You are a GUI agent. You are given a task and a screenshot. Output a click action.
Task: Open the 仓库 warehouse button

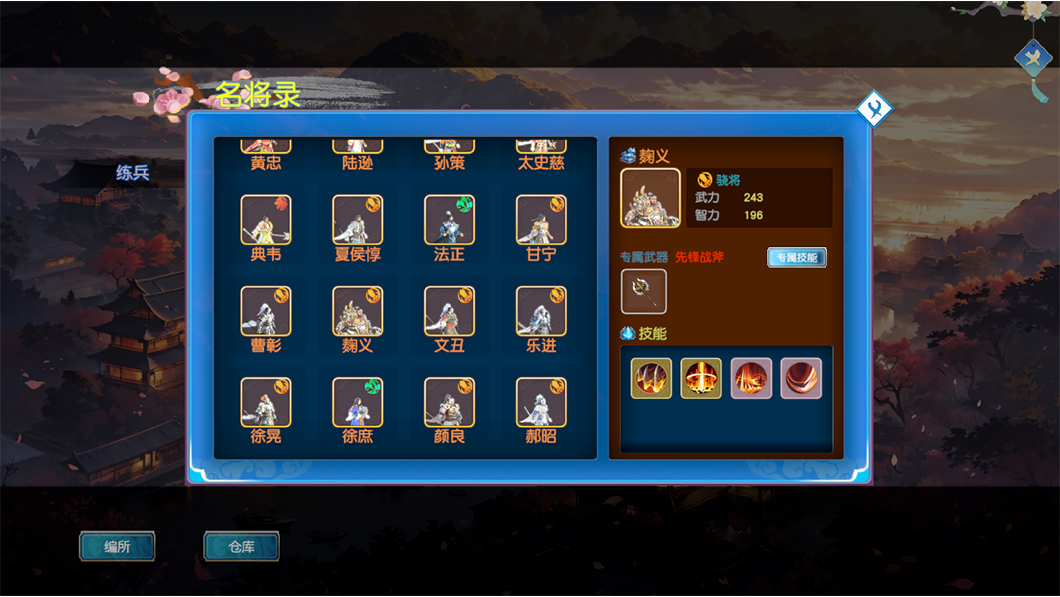tap(241, 546)
